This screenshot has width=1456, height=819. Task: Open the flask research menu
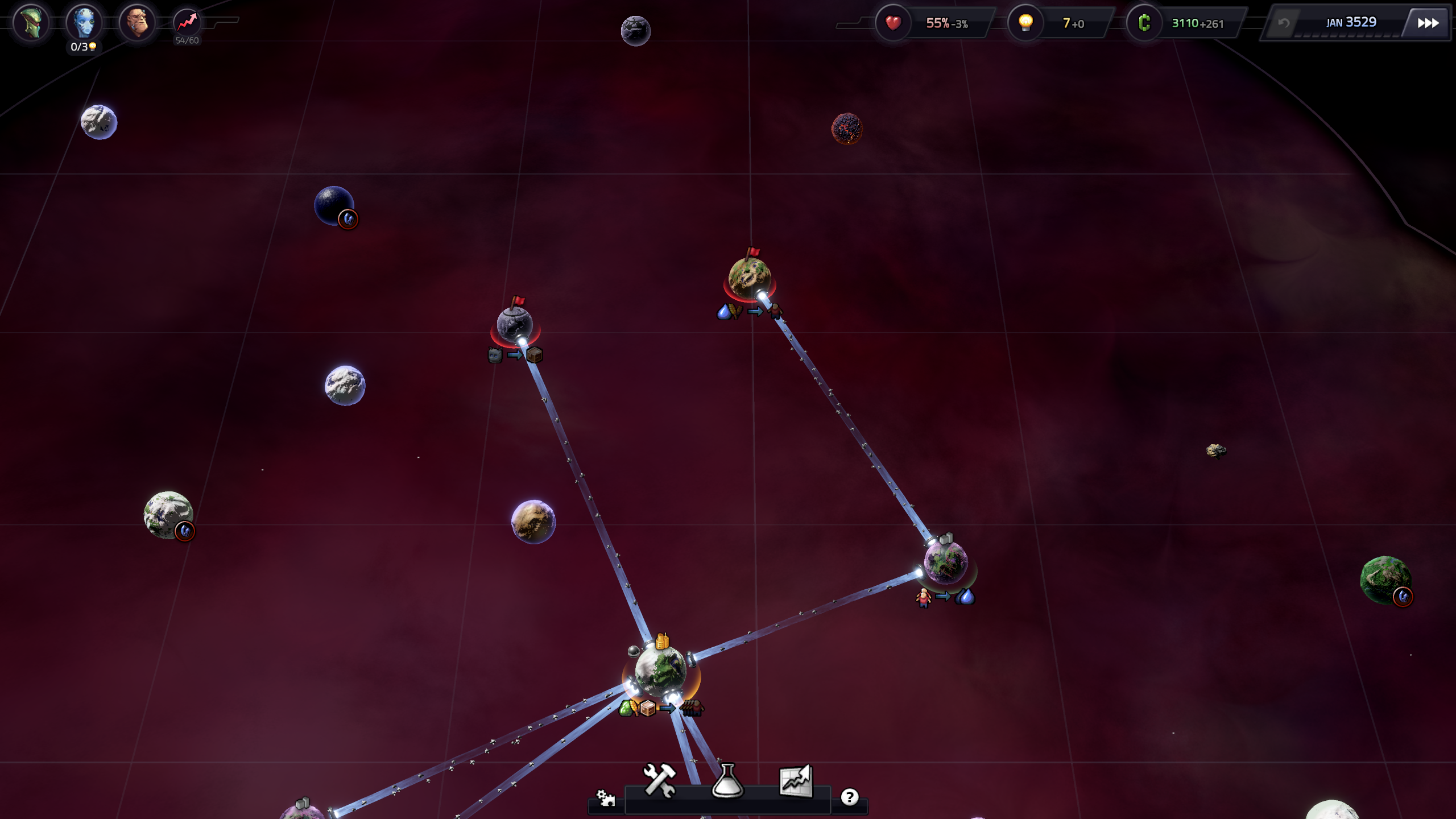tap(727, 780)
